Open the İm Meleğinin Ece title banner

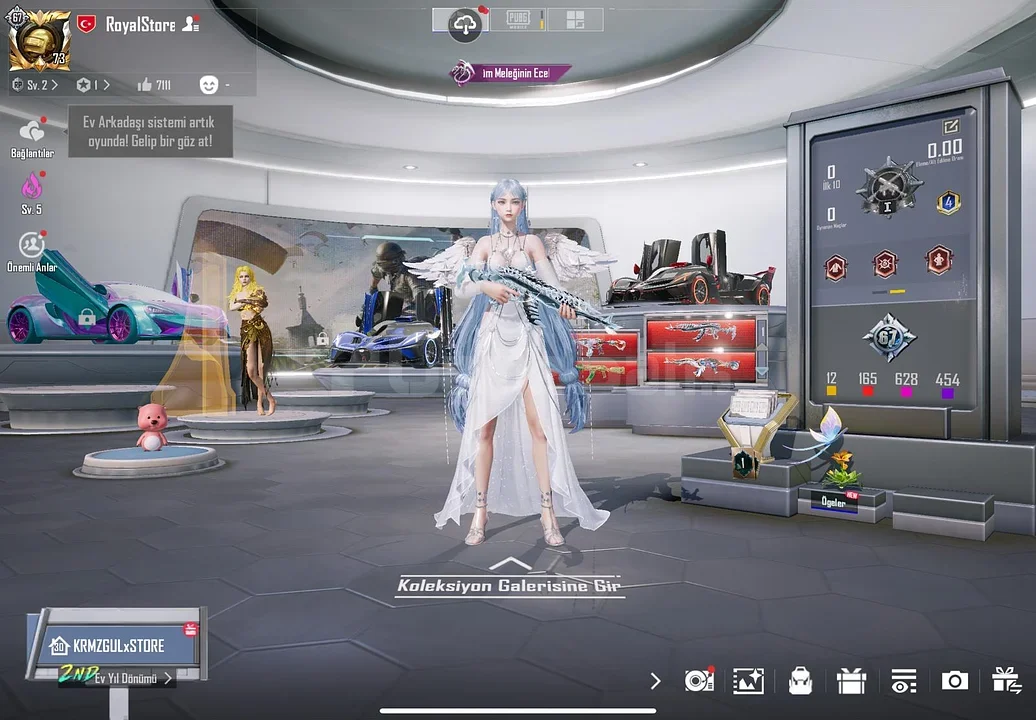click(510, 72)
